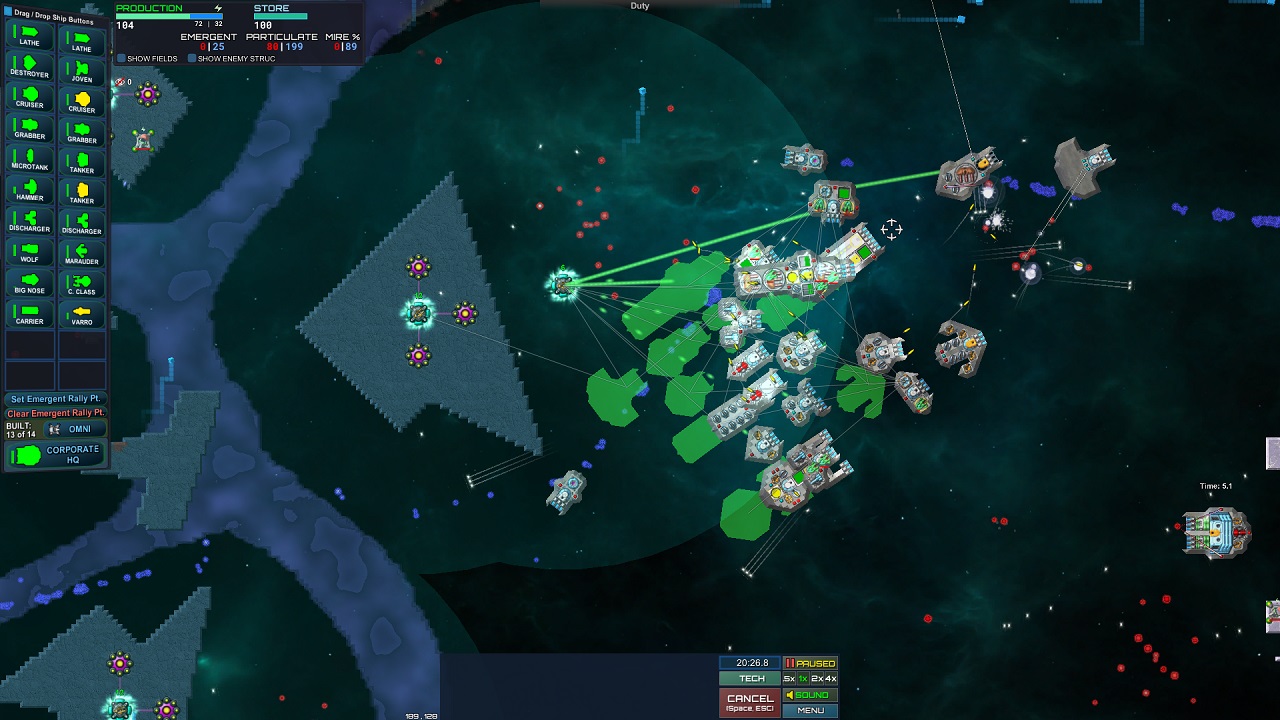
Task: Toggle the Show Fields checkbox
Action: coord(122,59)
